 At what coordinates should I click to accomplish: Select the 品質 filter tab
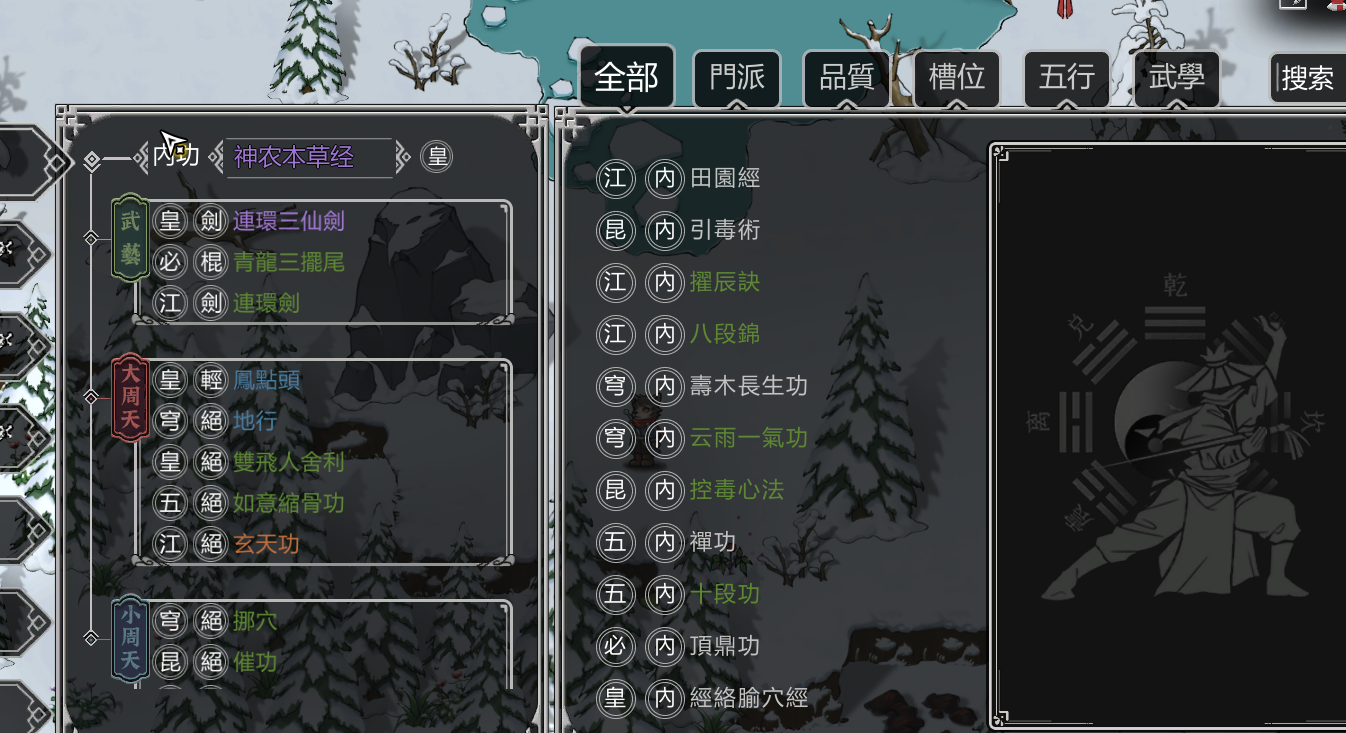coord(847,77)
